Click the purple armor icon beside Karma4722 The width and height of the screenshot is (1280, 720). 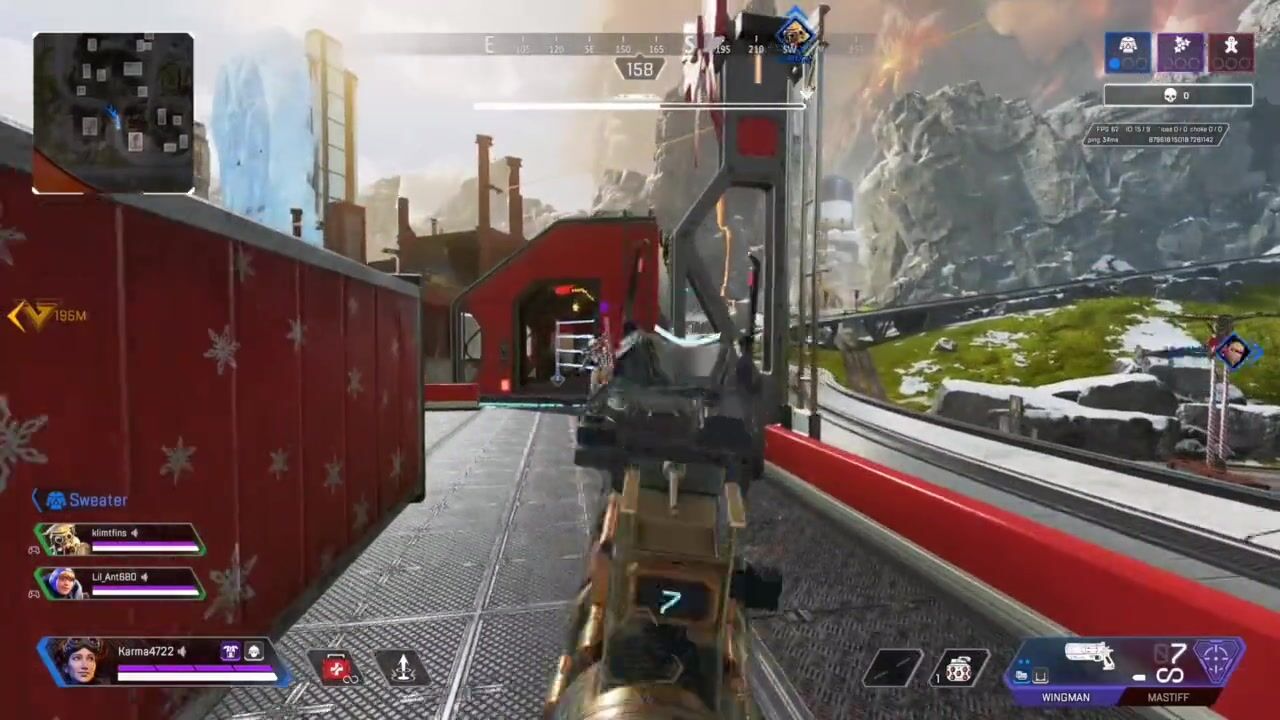pos(231,652)
